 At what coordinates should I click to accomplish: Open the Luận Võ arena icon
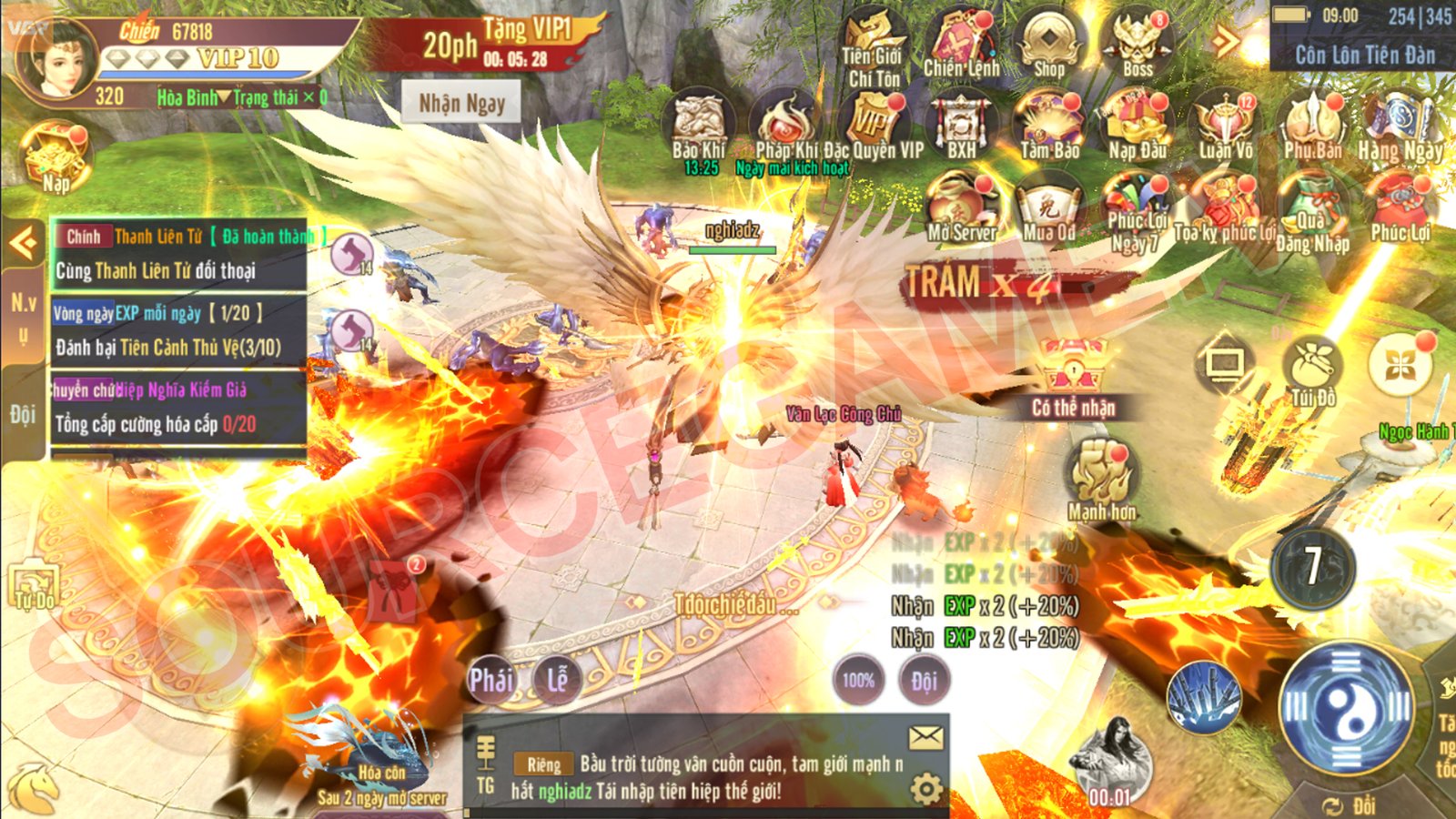(x=1225, y=124)
